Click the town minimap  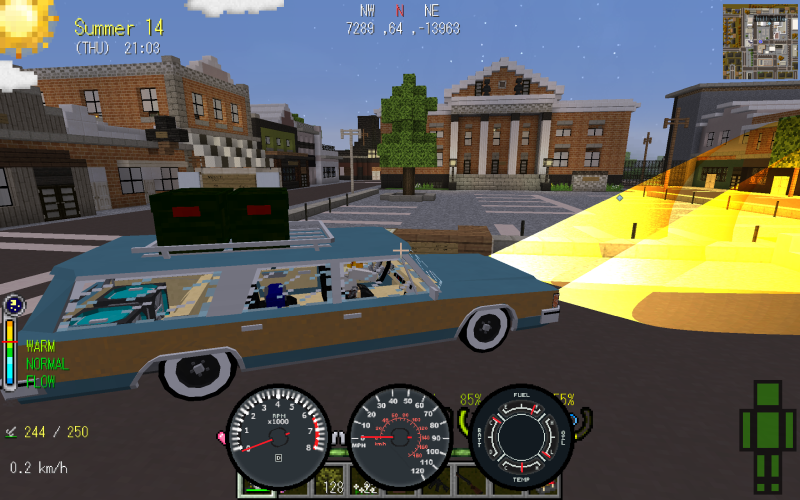tap(760, 41)
